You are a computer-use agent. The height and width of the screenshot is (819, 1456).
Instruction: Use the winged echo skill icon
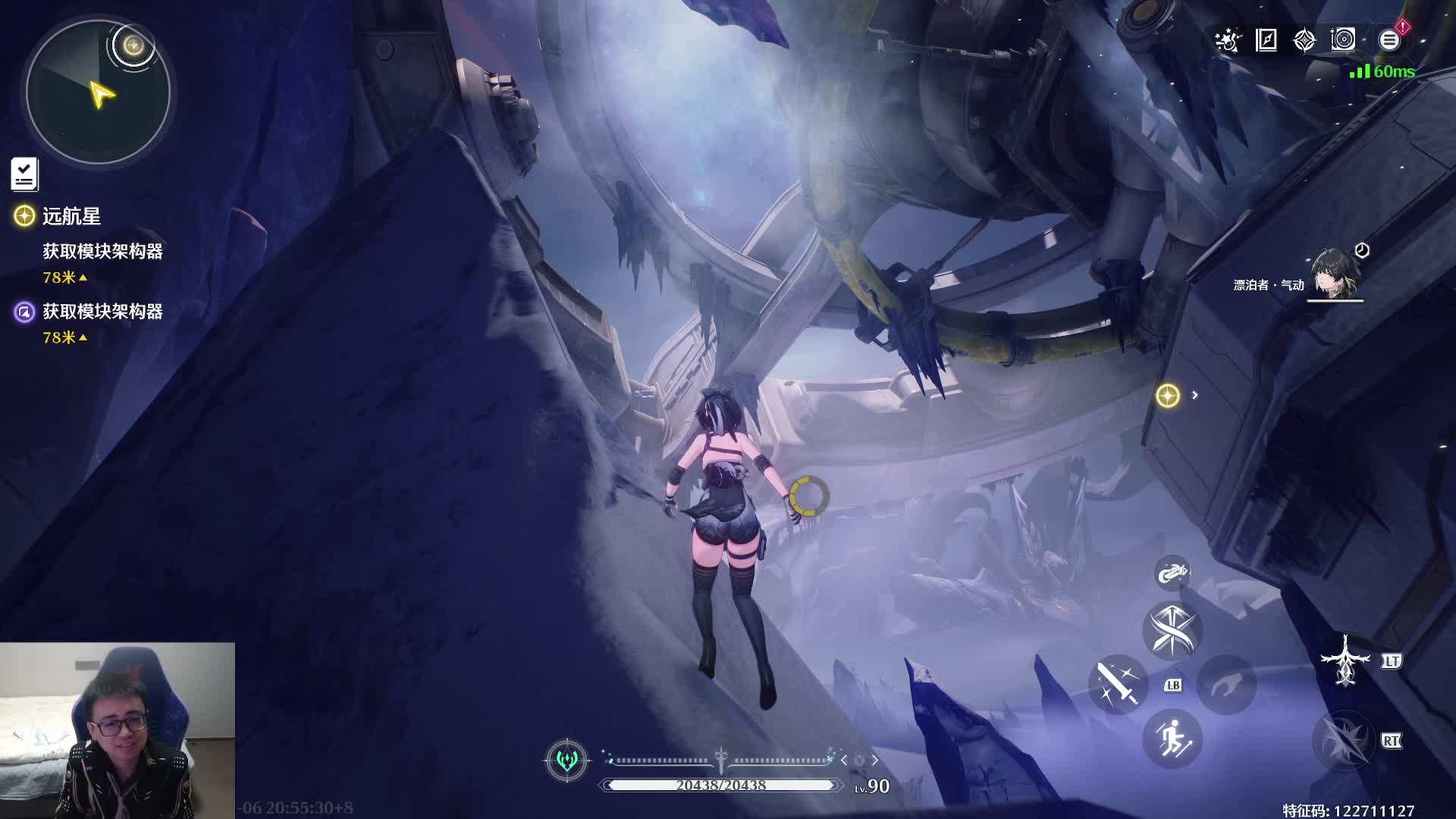1345,661
